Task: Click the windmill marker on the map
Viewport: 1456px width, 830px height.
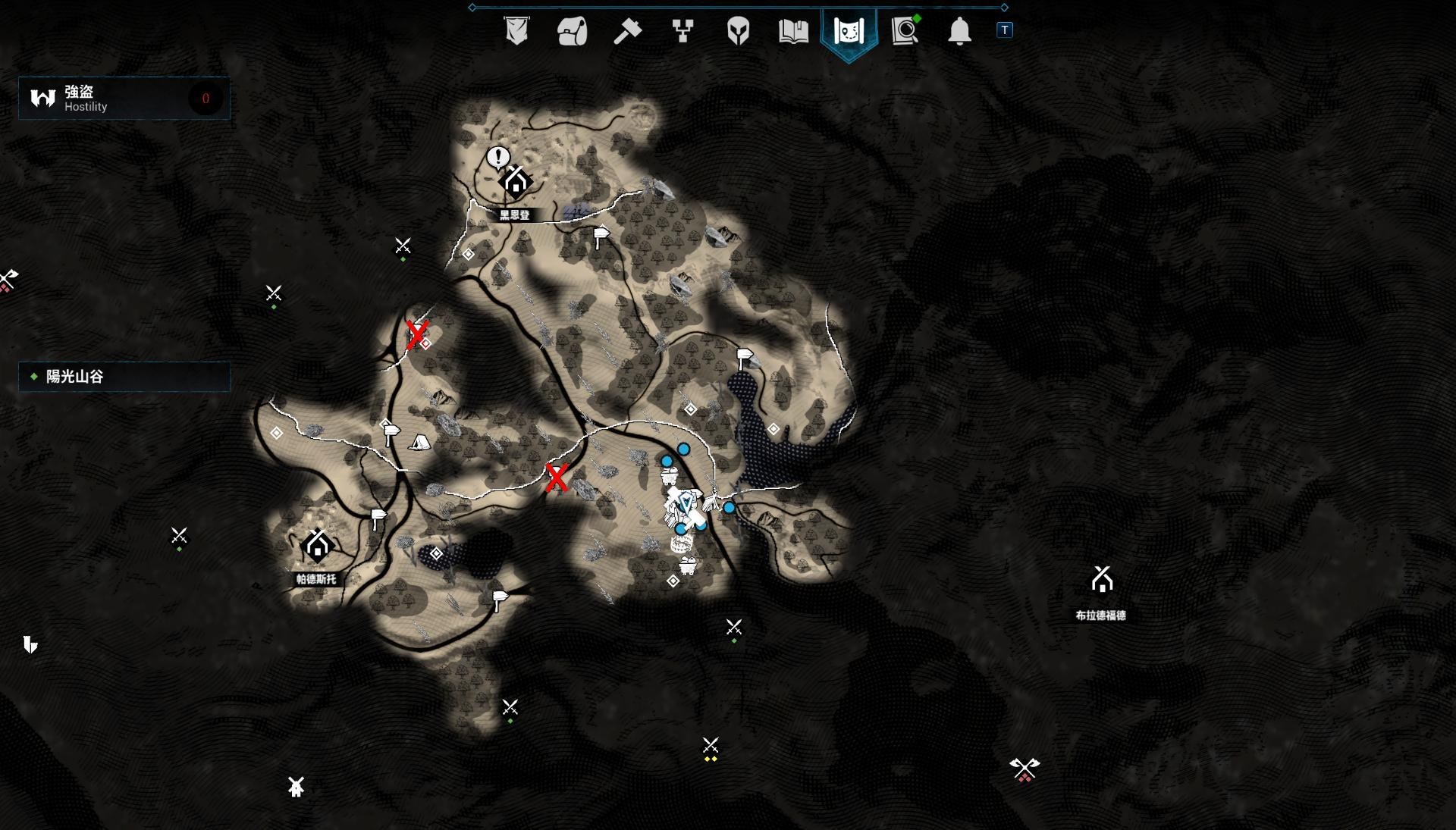Action: [x=296, y=787]
